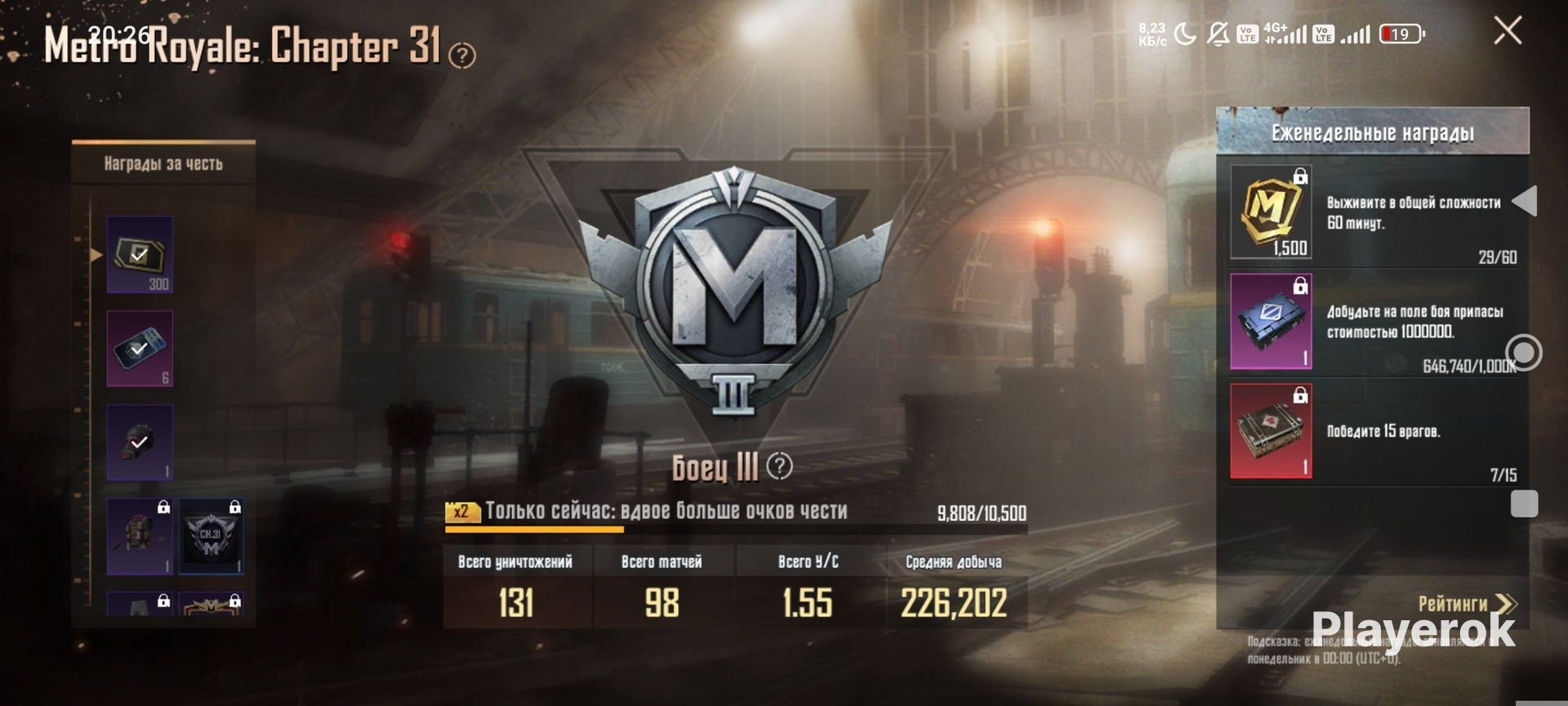This screenshot has height=706, width=1568.
Task: Tap the square recent apps button
Action: tap(1524, 503)
